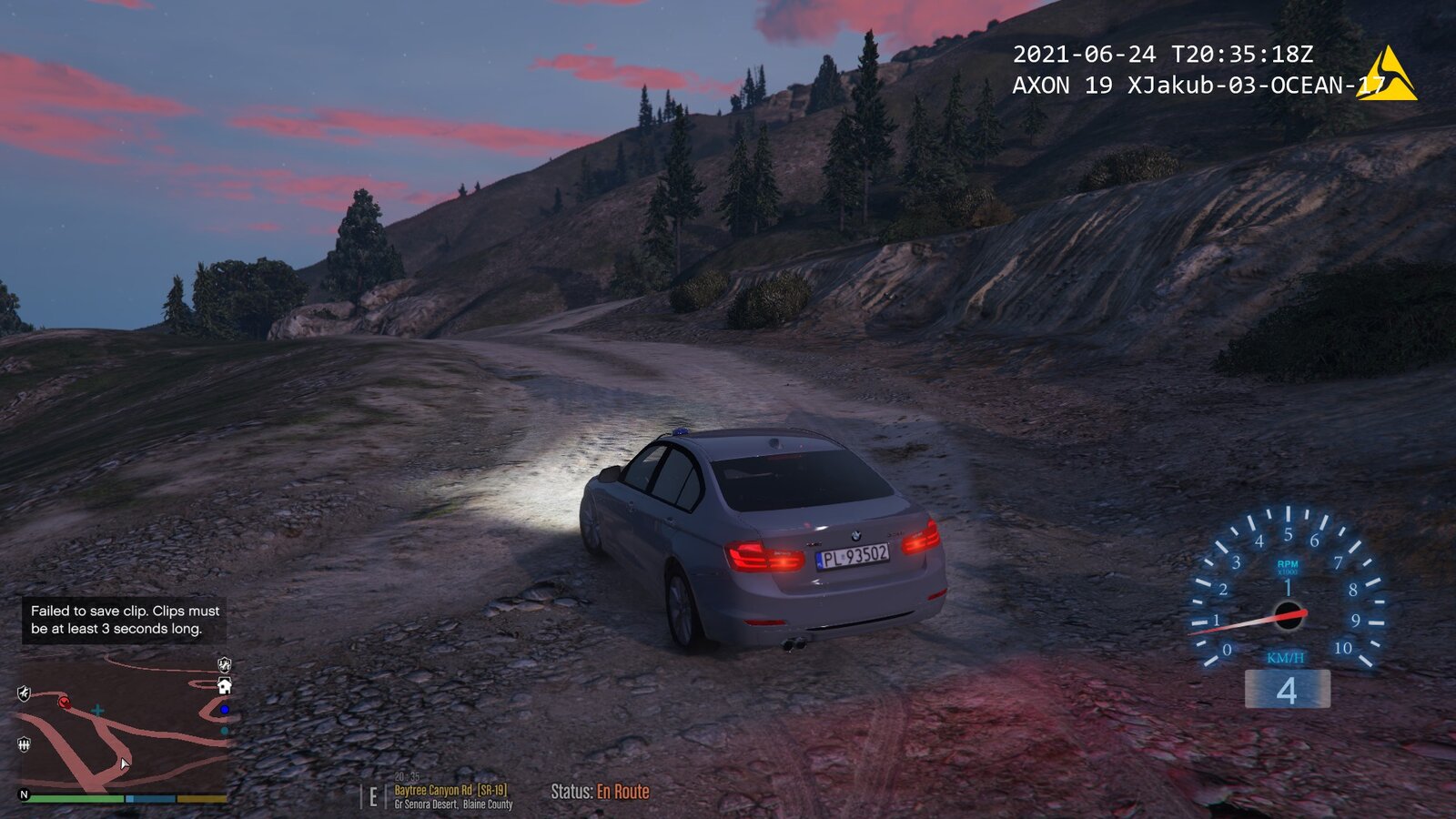1456x819 pixels.
Task: Click the minimap player arrow marker
Action: tap(124, 763)
